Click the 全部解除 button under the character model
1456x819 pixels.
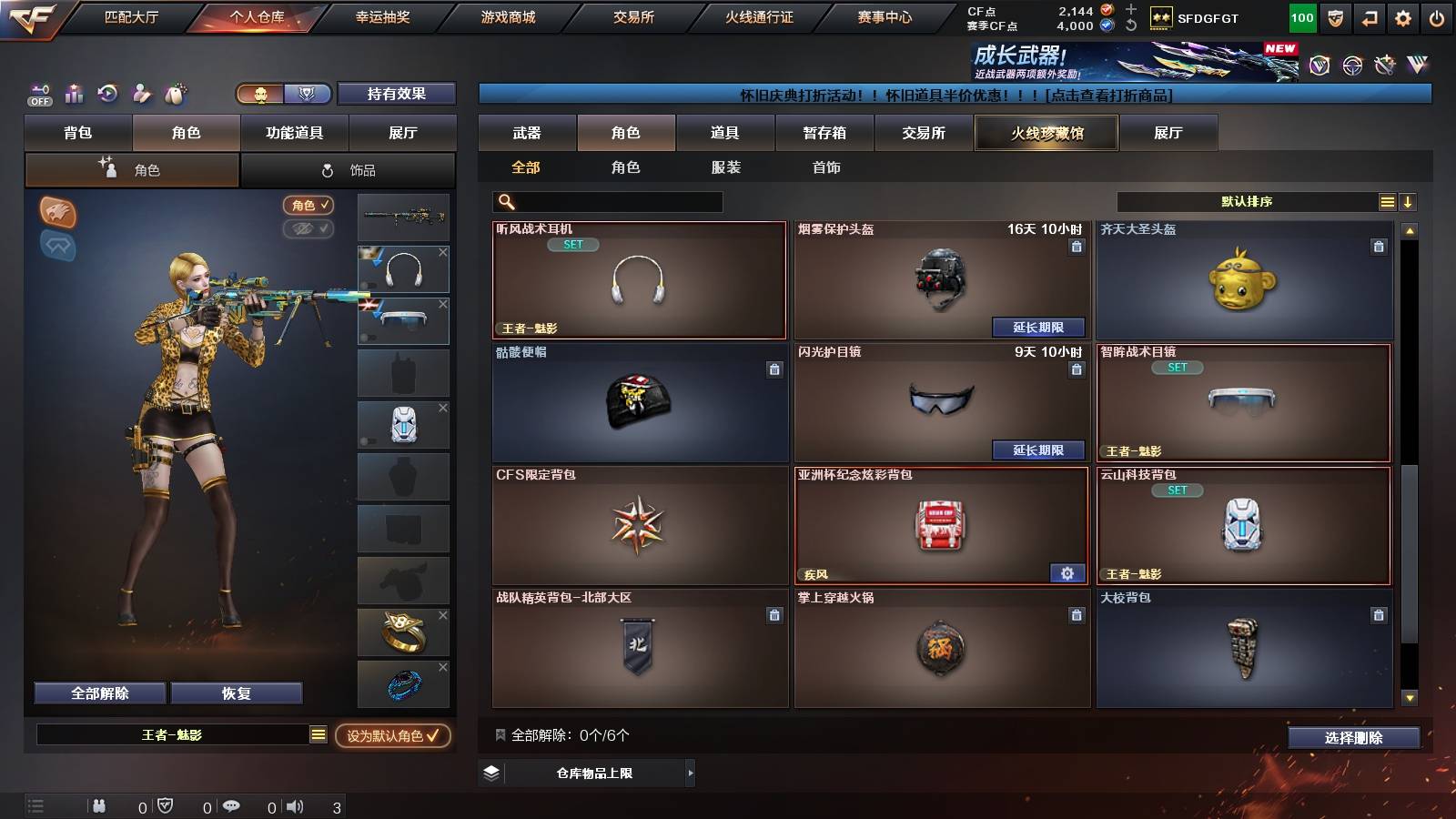coord(98,693)
